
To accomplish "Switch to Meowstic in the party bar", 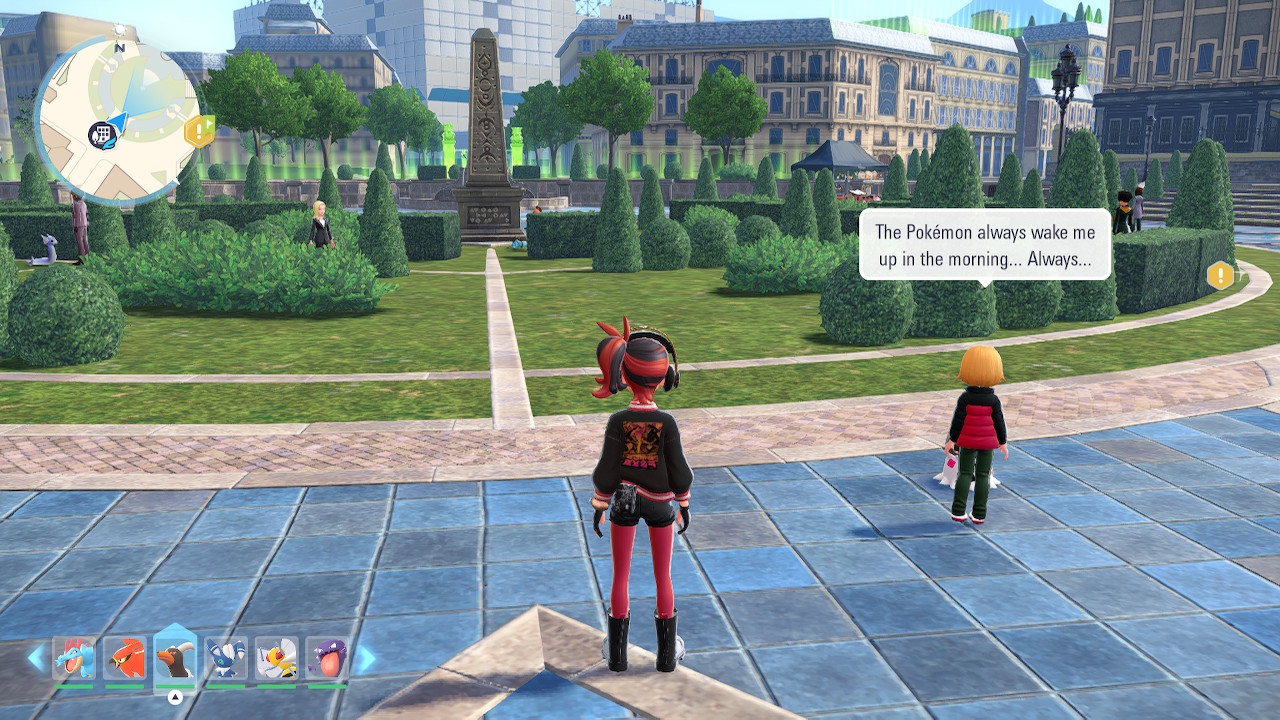I will tap(226, 659).
